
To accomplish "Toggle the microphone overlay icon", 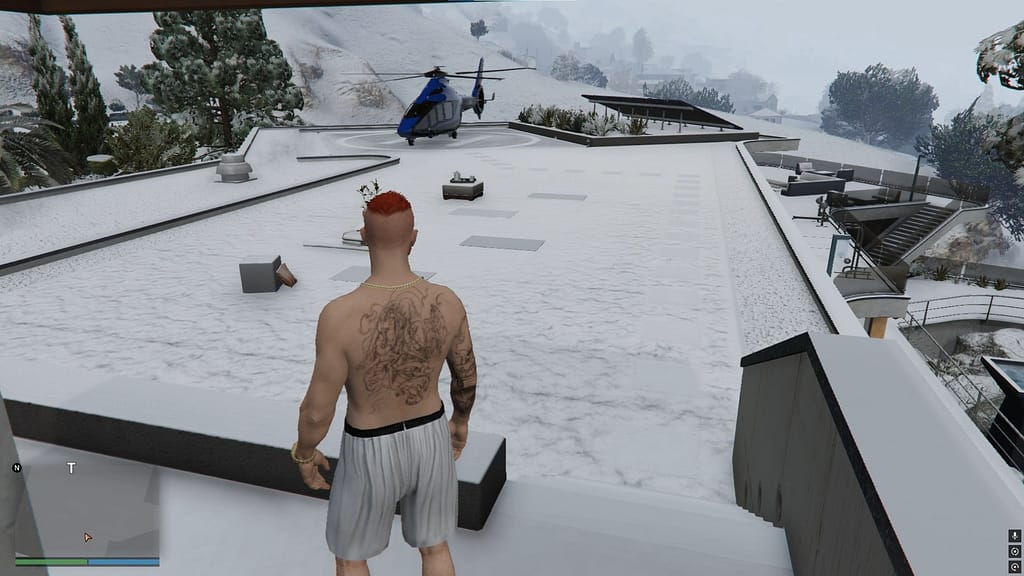I will tap(1016, 535).
